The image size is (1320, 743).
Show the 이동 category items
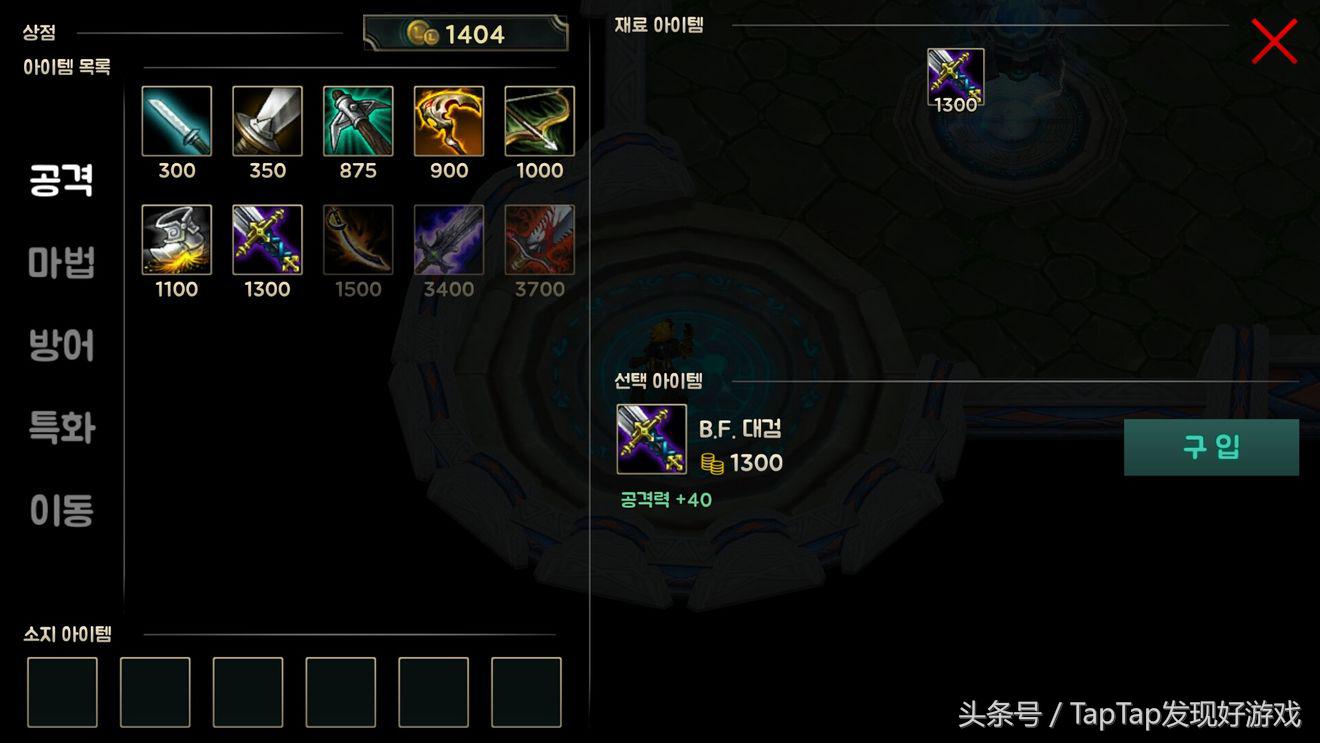point(62,510)
